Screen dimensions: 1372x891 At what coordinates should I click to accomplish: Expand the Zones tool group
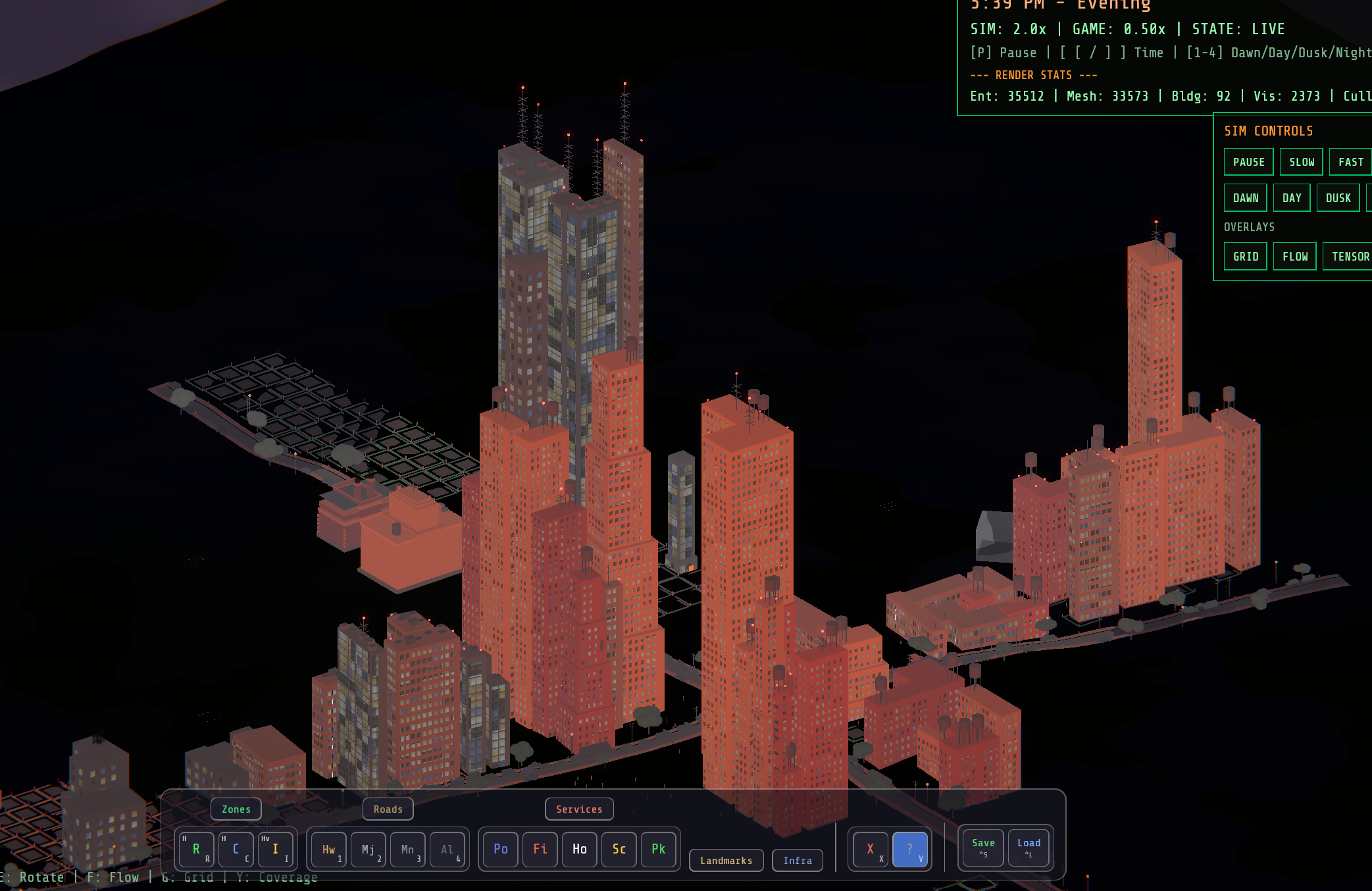[x=236, y=809]
